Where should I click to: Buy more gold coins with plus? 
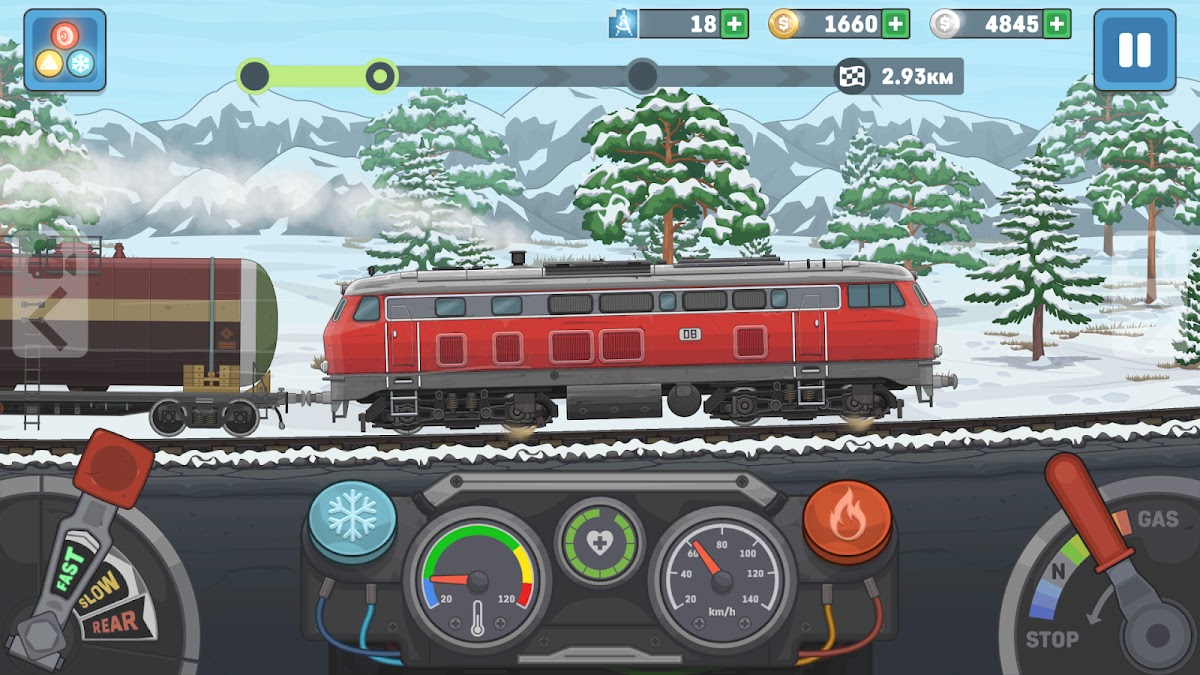click(x=896, y=24)
